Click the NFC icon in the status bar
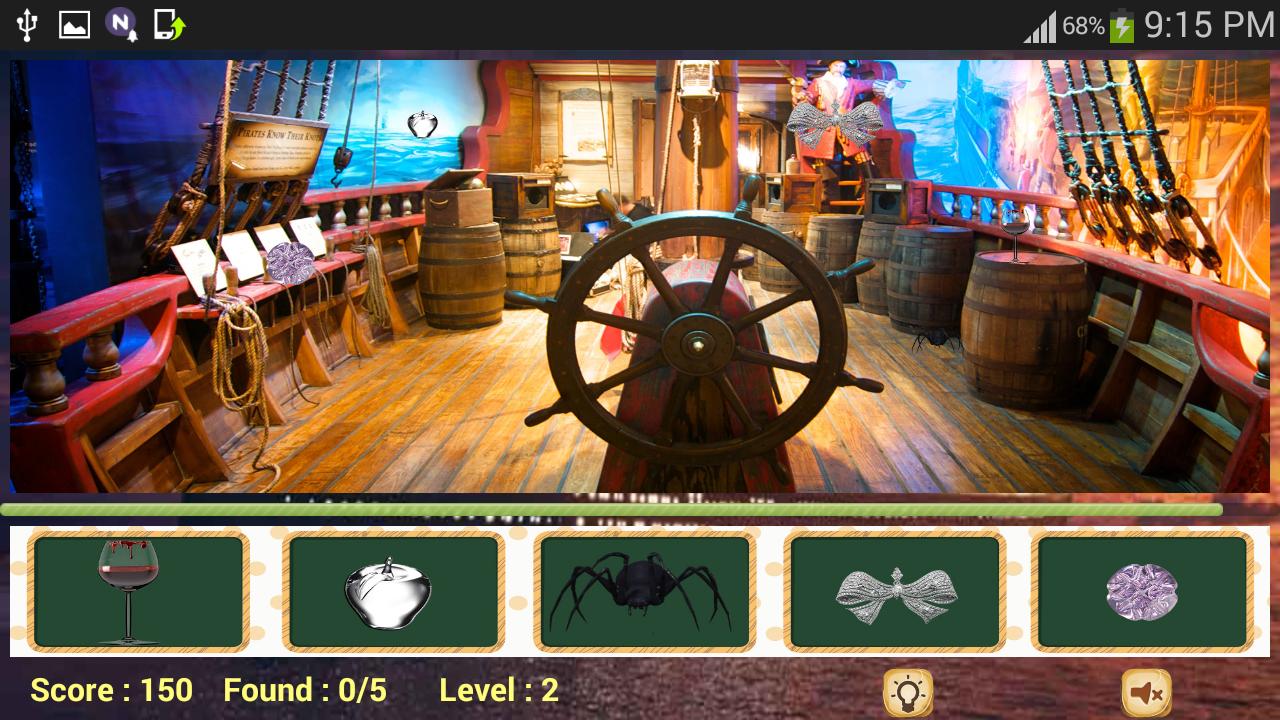This screenshot has width=1280, height=720. coord(119,22)
